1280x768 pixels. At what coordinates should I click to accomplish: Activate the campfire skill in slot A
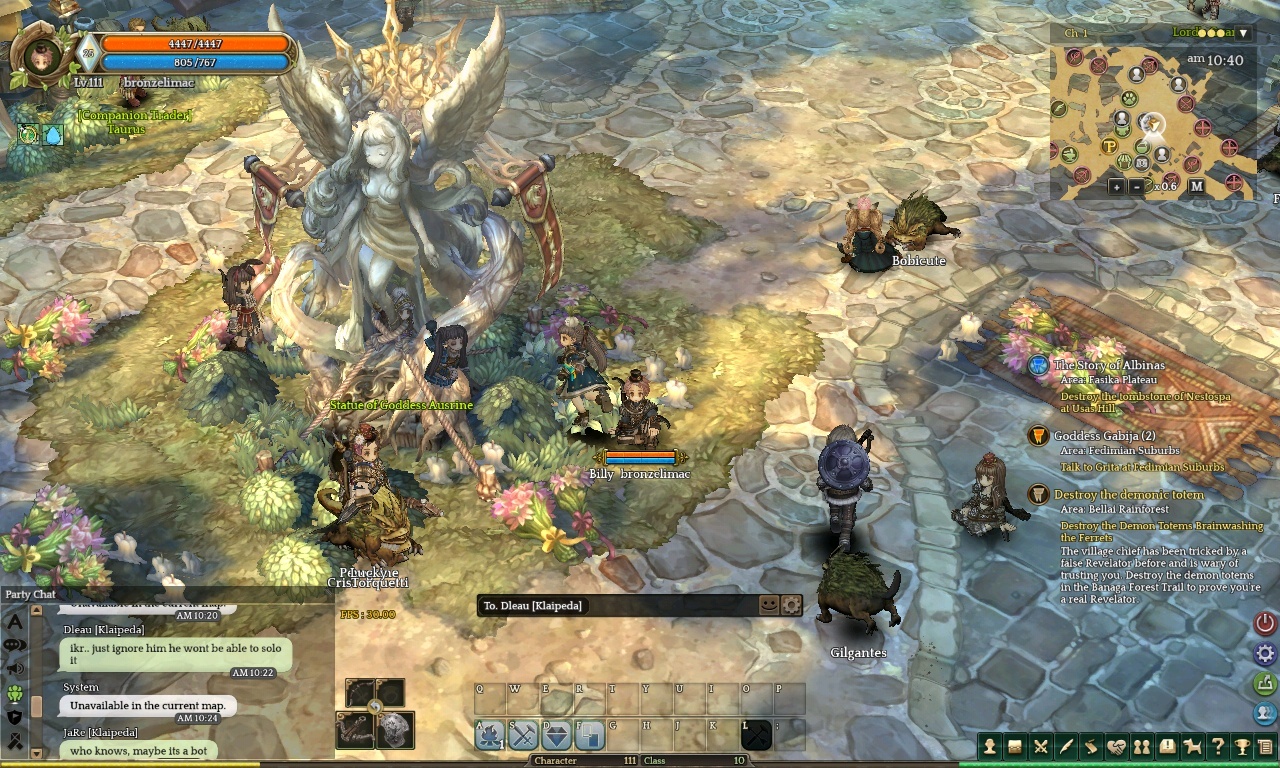click(x=490, y=735)
